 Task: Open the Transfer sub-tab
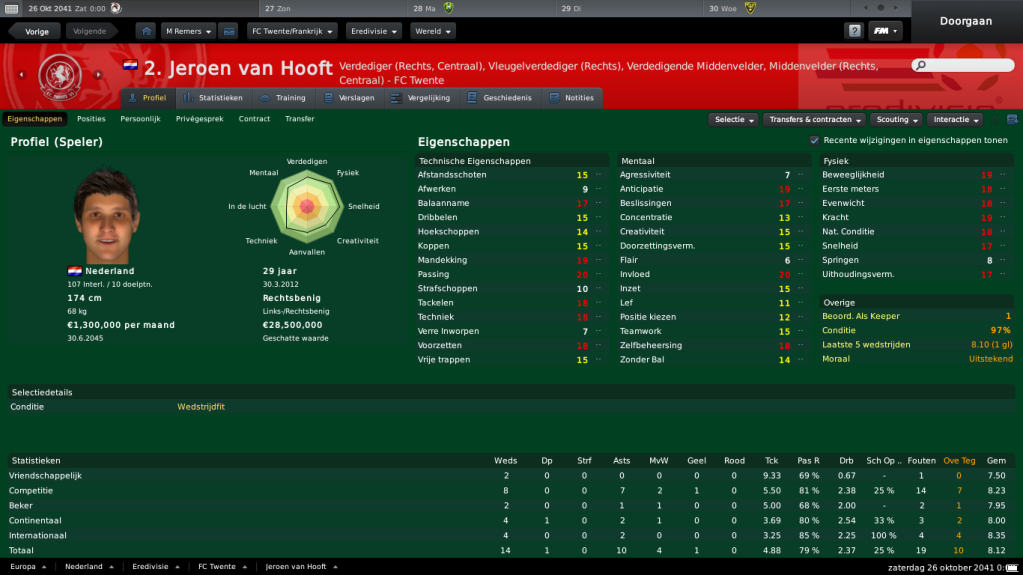point(299,119)
